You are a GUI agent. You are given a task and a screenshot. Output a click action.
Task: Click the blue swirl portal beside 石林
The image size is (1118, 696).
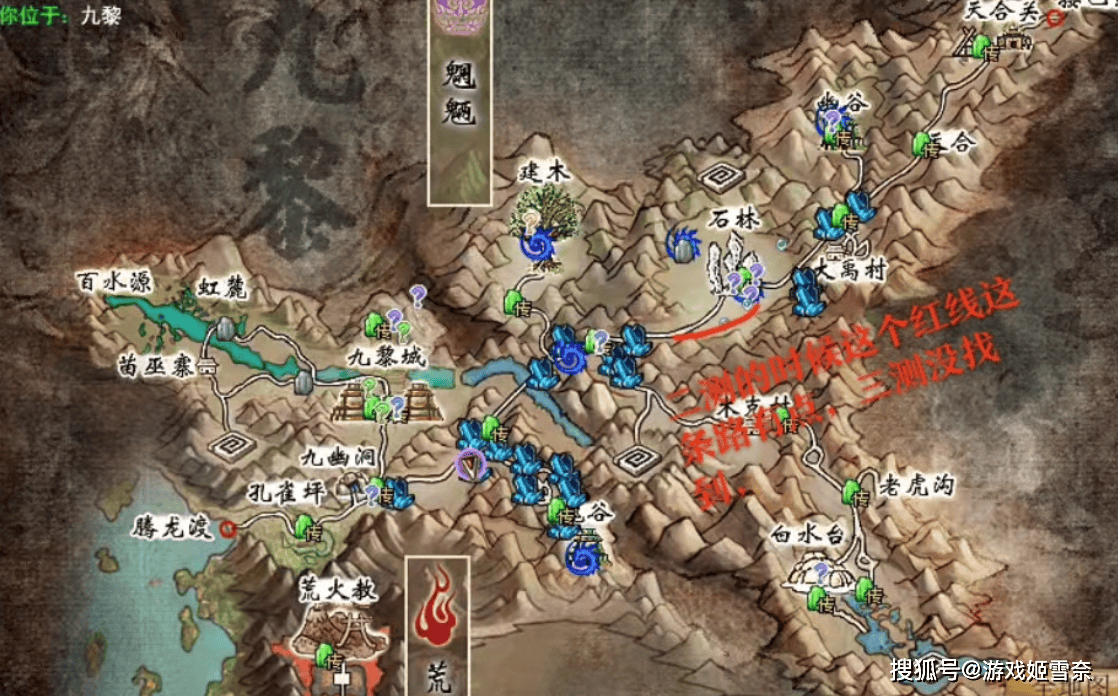click(685, 242)
